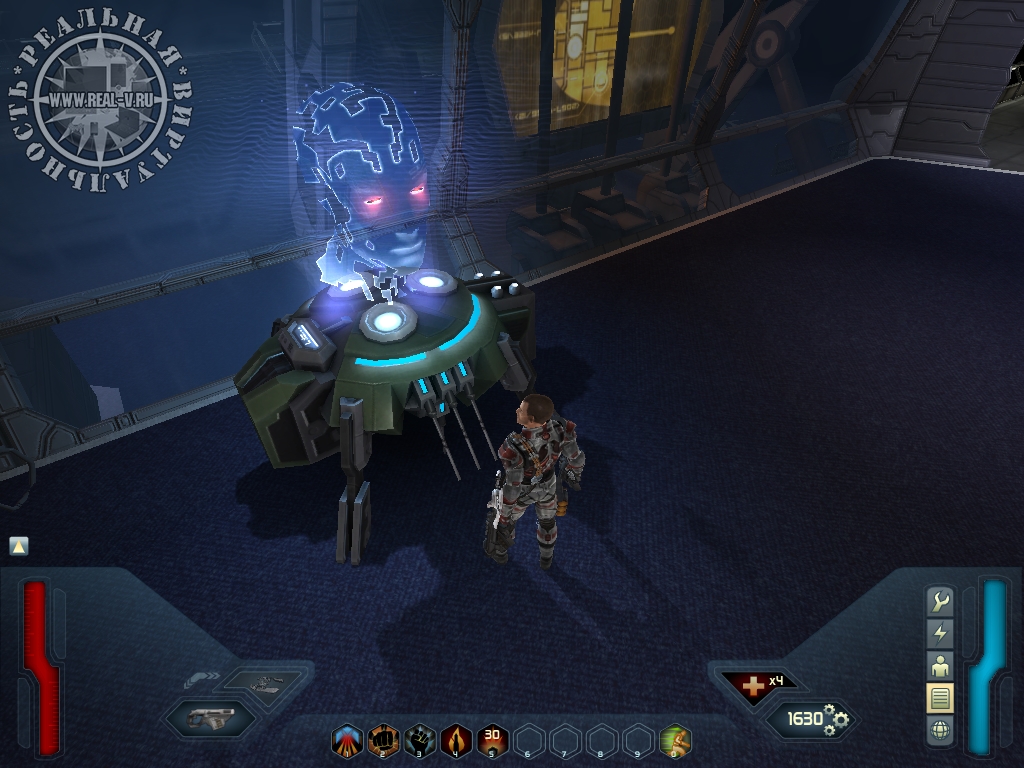Use the grenade skill showing 30

[492, 741]
